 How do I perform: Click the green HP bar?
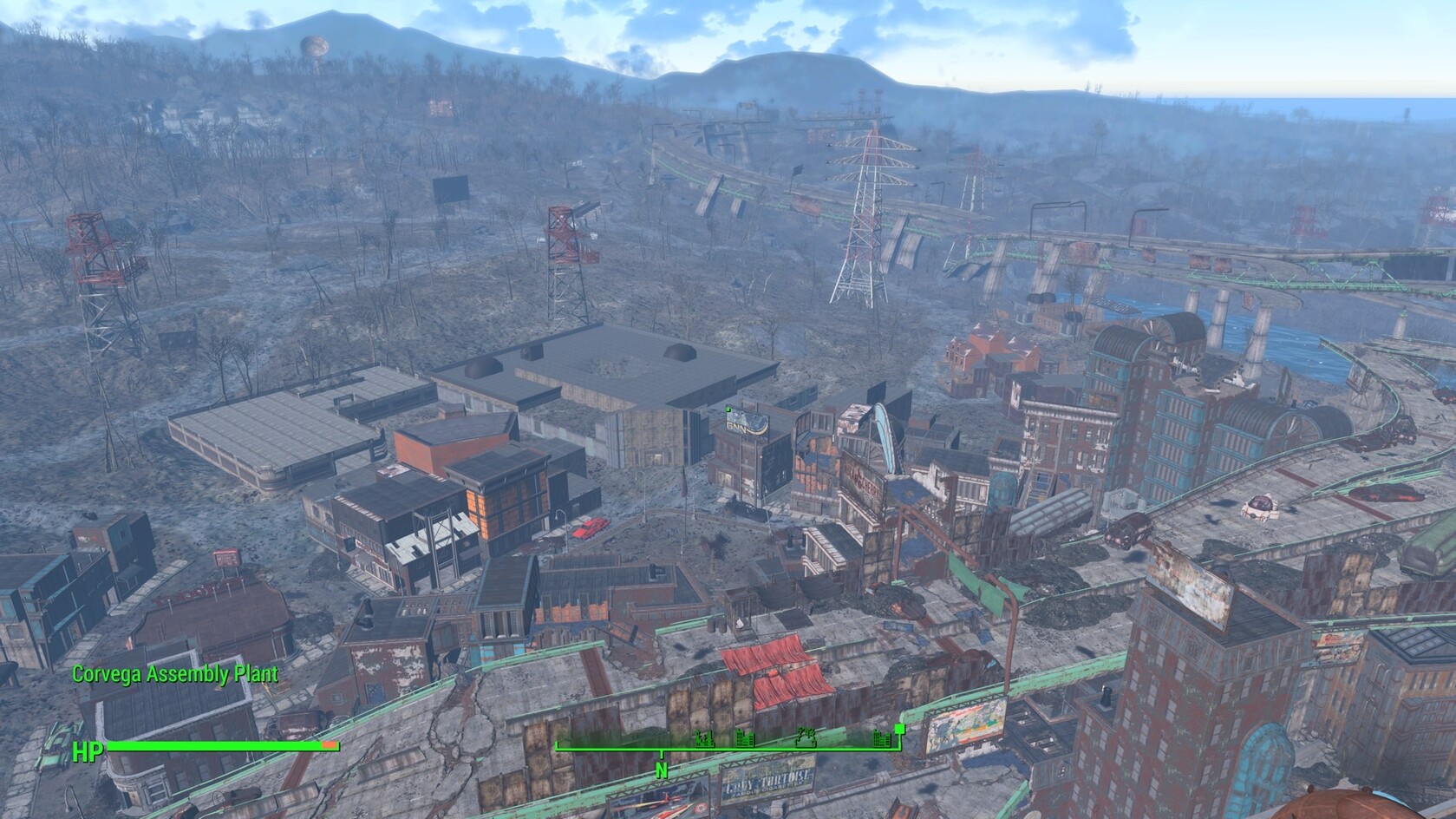pyautogui.click(x=217, y=744)
